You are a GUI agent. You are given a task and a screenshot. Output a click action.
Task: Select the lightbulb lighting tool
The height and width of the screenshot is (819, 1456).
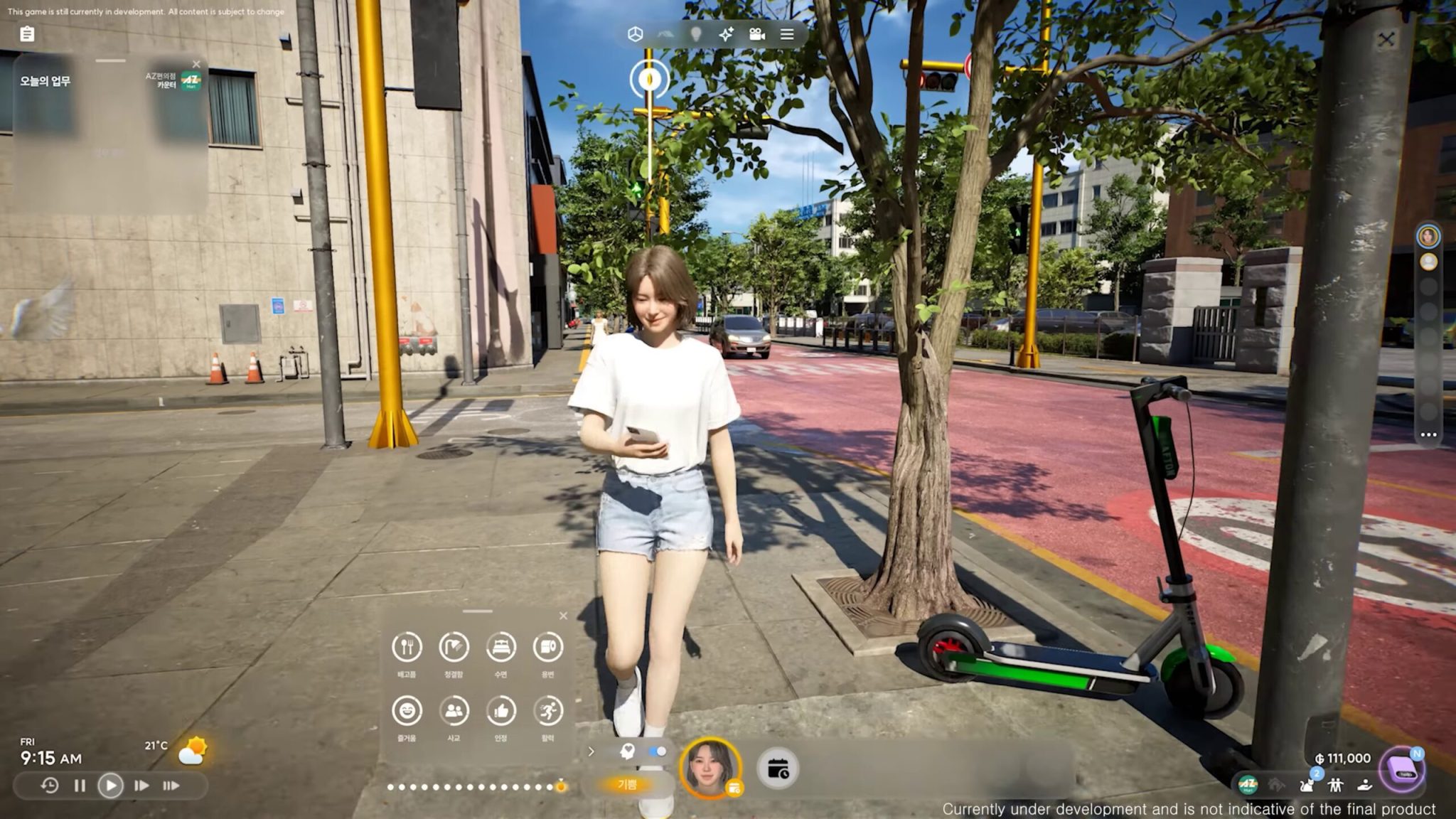[697, 34]
